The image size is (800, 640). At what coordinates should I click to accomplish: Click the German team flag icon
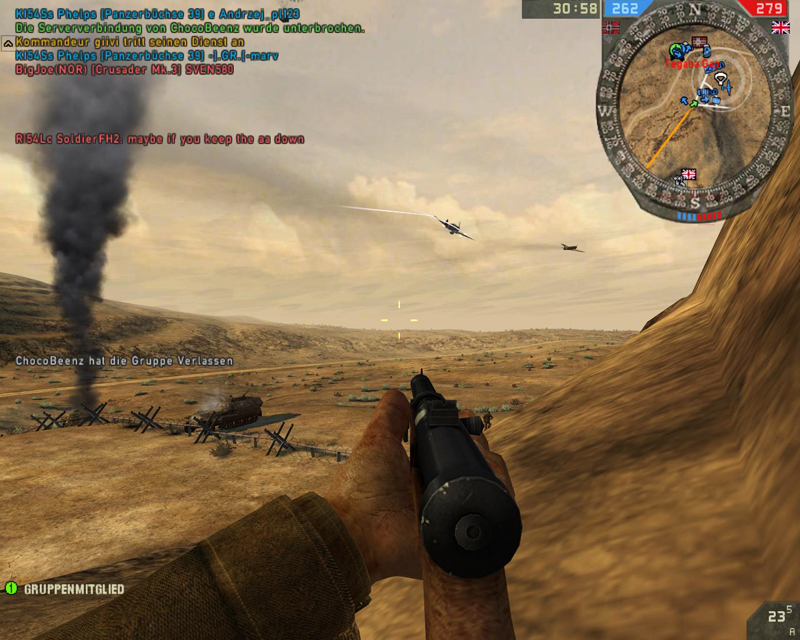tap(611, 29)
